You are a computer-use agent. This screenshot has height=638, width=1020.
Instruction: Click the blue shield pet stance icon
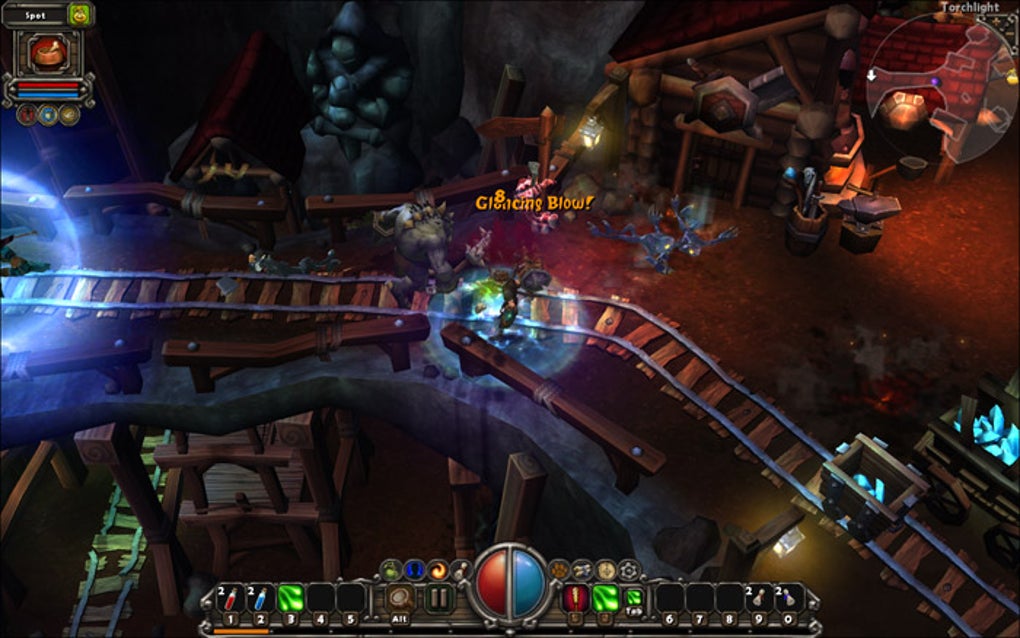[x=47, y=114]
